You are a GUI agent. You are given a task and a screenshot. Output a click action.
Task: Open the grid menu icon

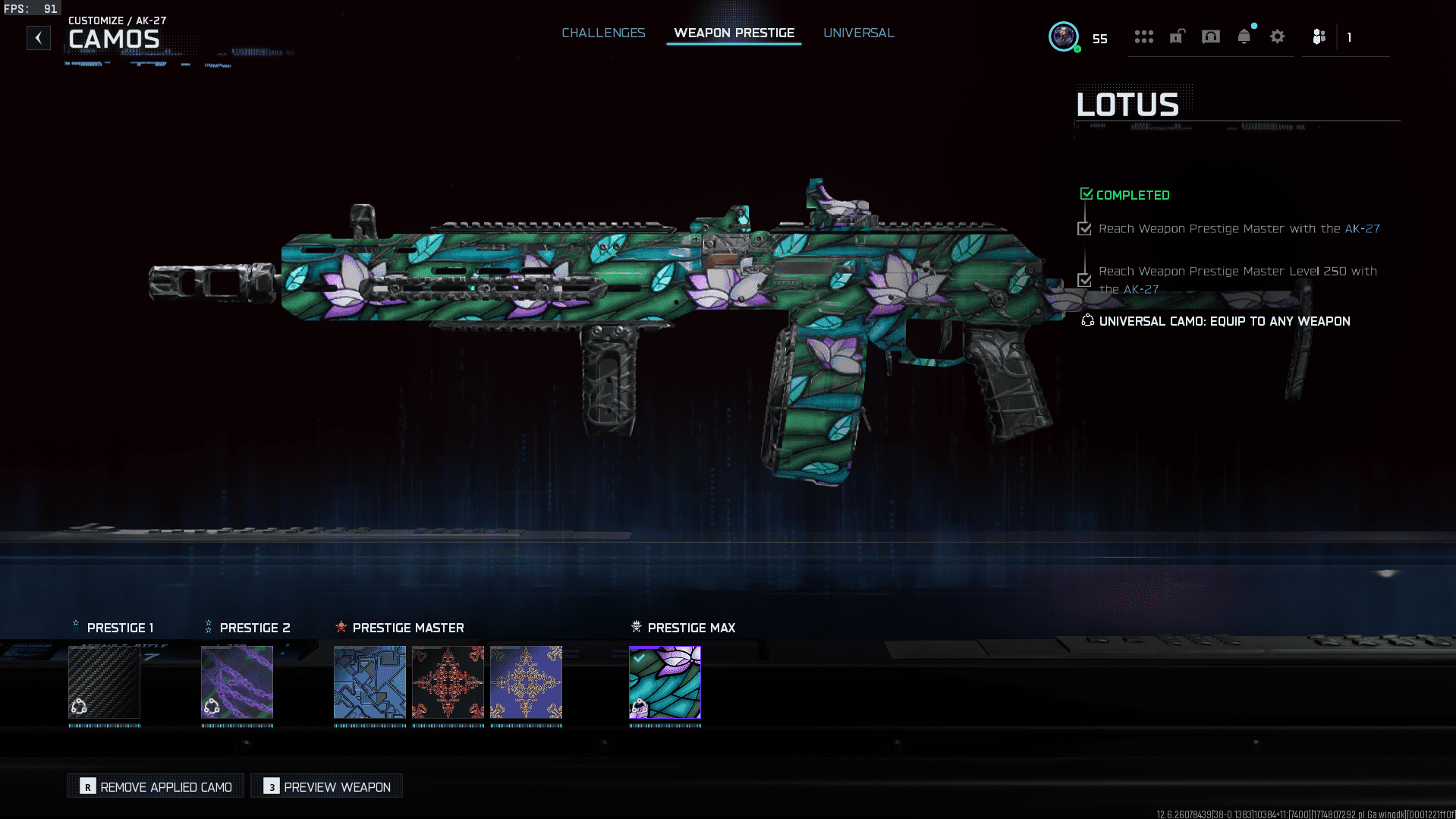coord(1143,36)
